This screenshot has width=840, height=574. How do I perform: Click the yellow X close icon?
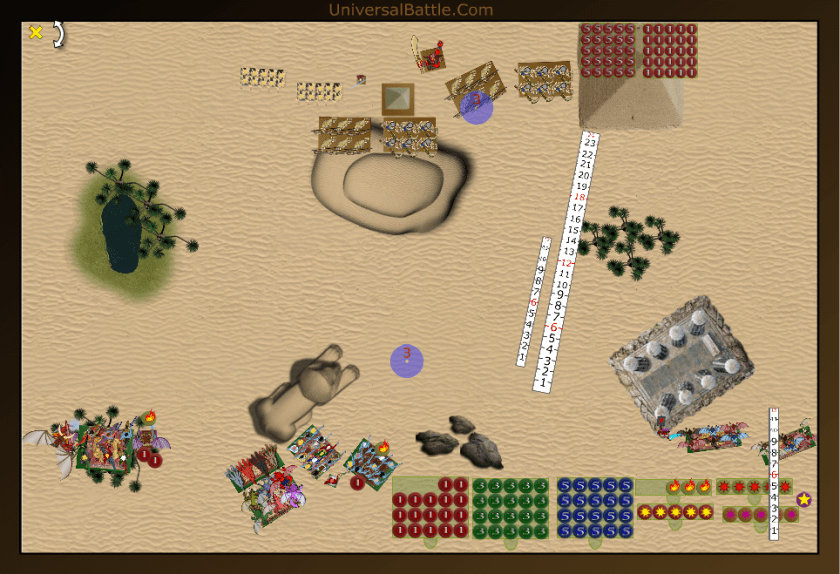[36, 33]
